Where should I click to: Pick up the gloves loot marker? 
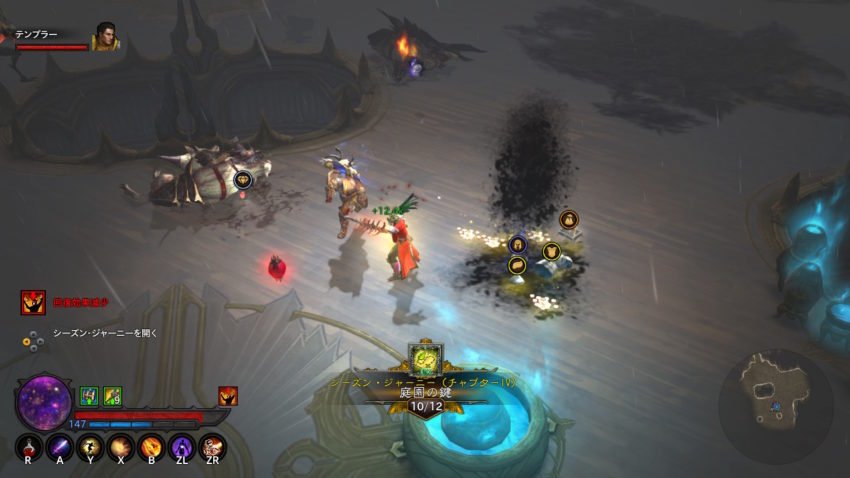517,265
